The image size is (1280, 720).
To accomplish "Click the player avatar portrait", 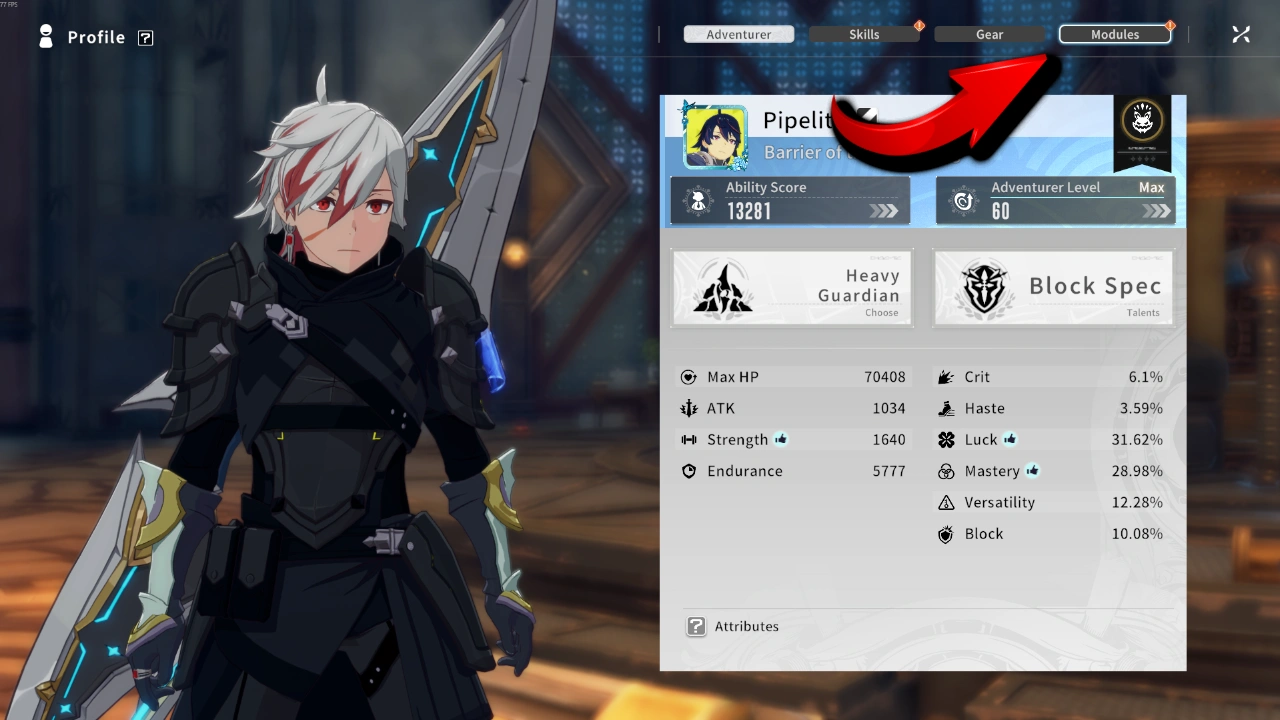I will click(x=715, y=136).
